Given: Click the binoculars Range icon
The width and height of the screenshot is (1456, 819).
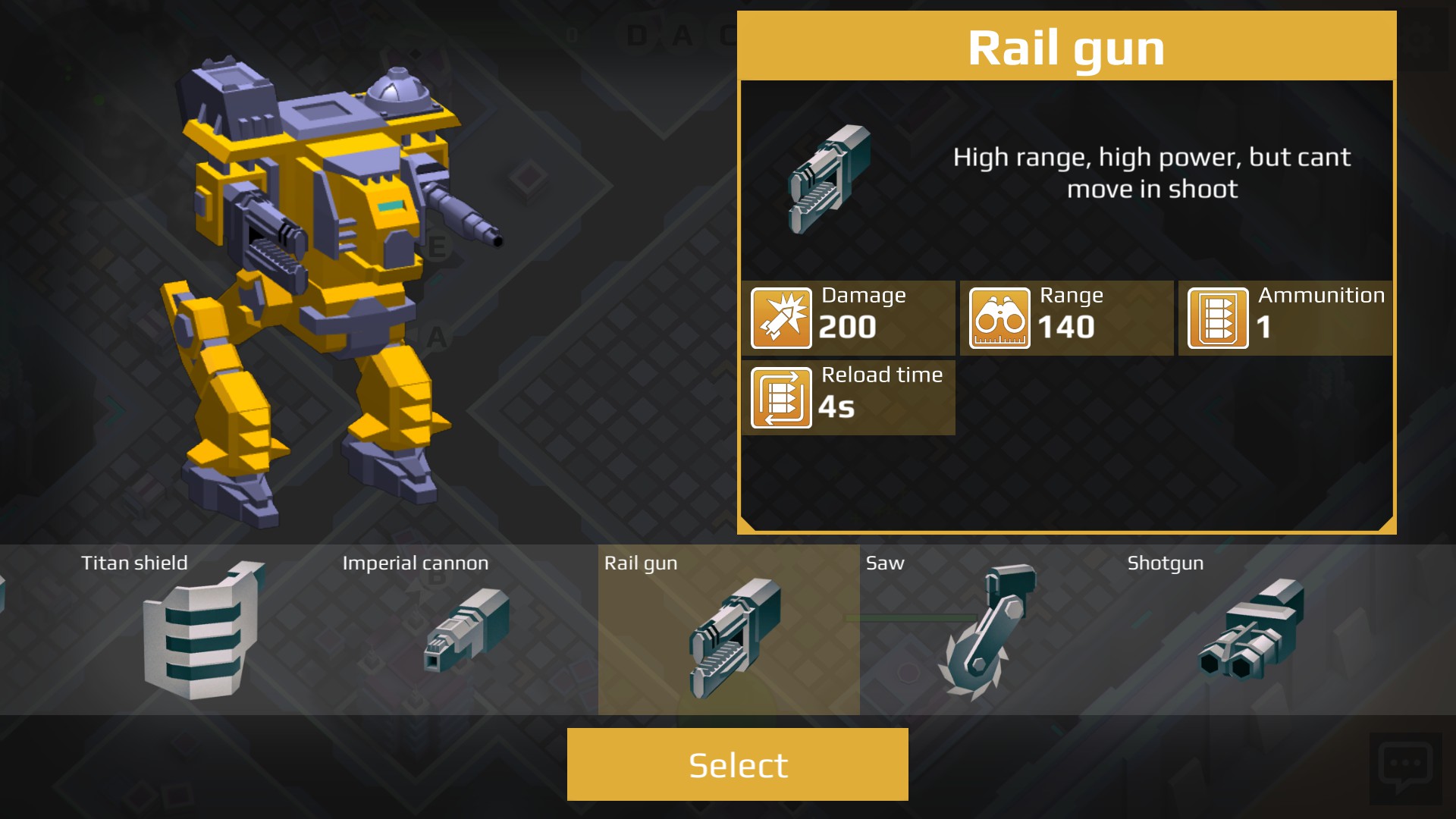Looking at the screenshot, I should [1001, 317].
